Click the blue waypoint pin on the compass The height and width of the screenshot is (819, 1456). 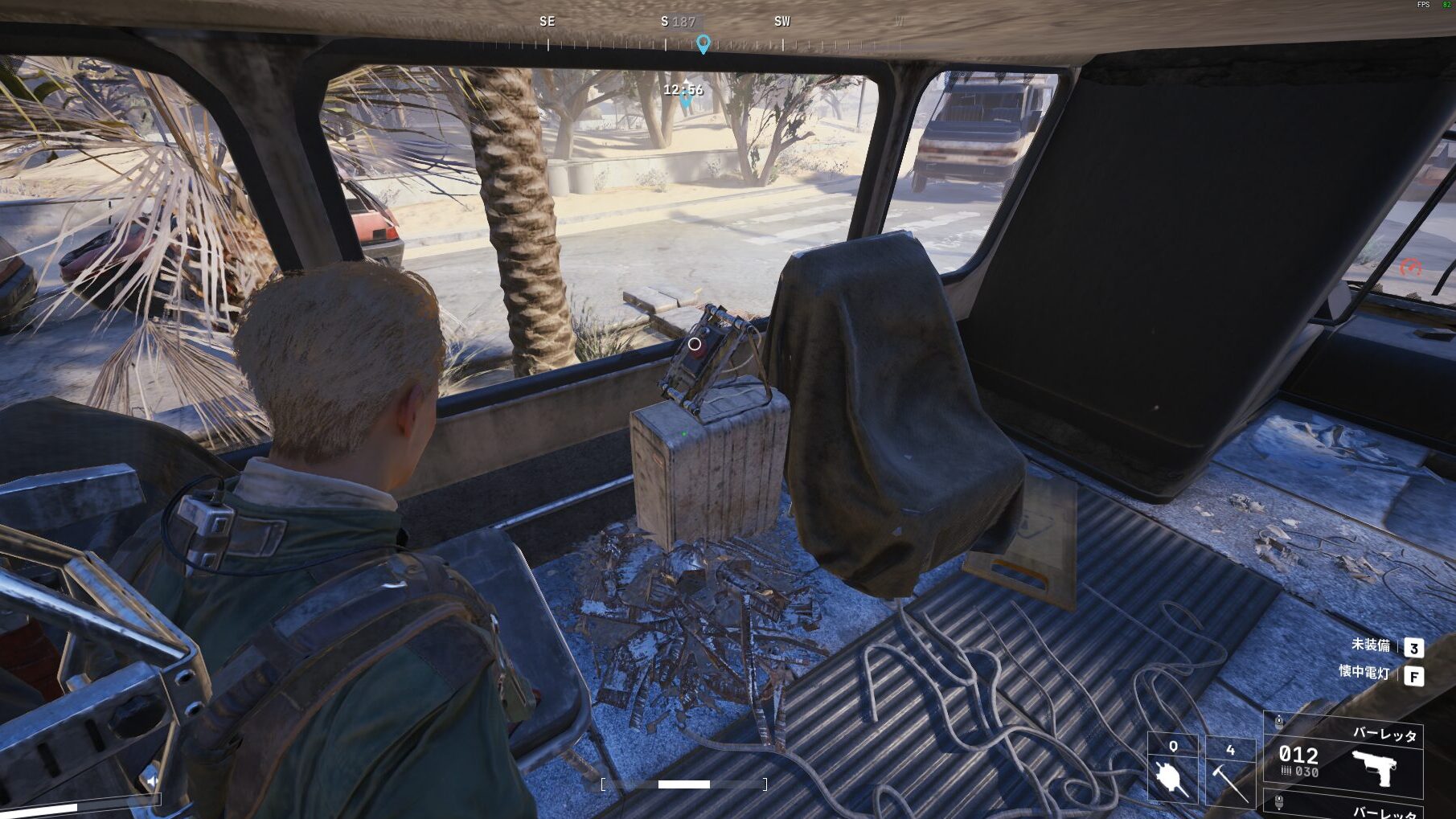coord(703,43)
